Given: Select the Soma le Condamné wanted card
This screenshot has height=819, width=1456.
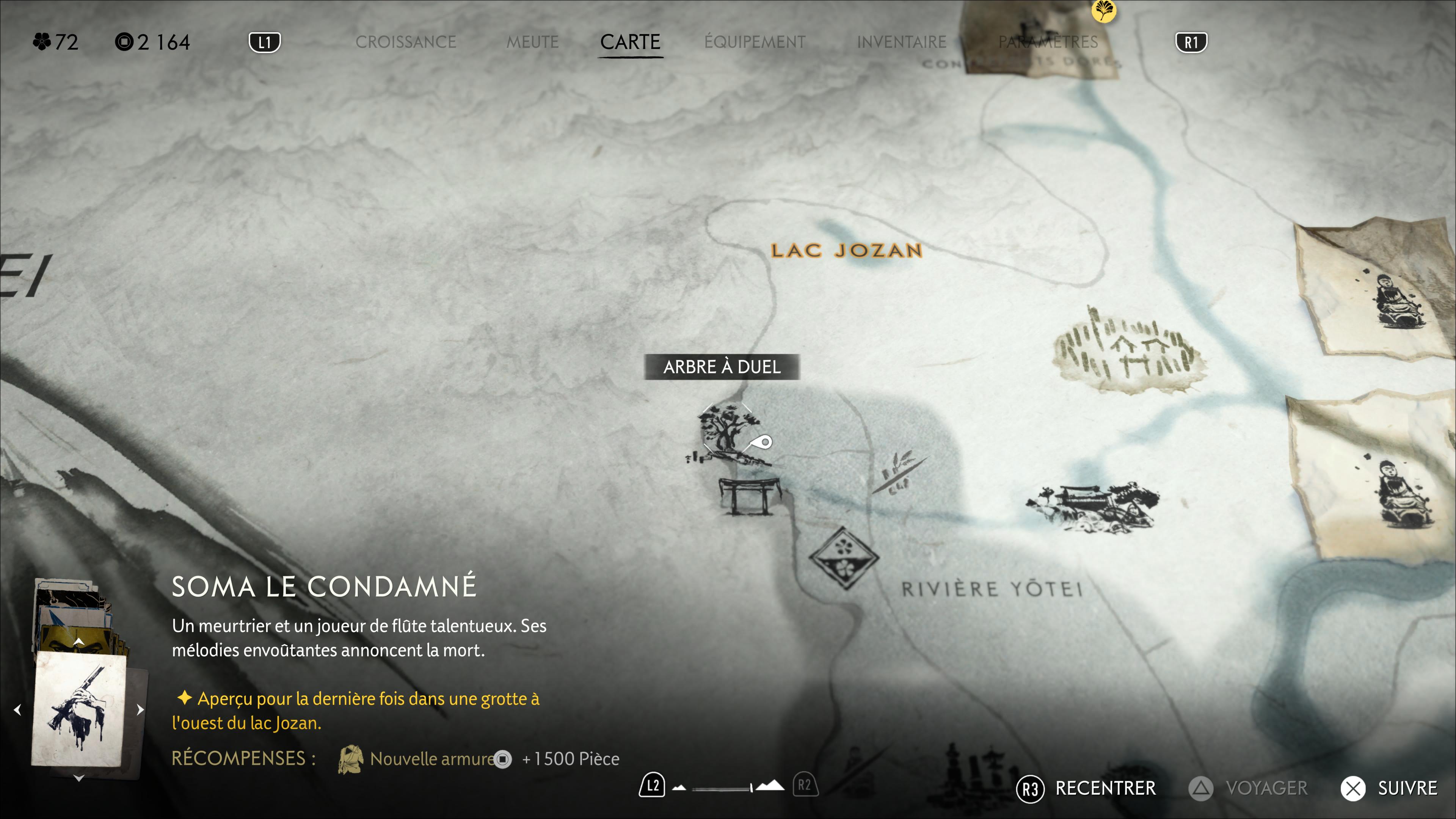Looking at the screenshot, I should tap(79, 709).
